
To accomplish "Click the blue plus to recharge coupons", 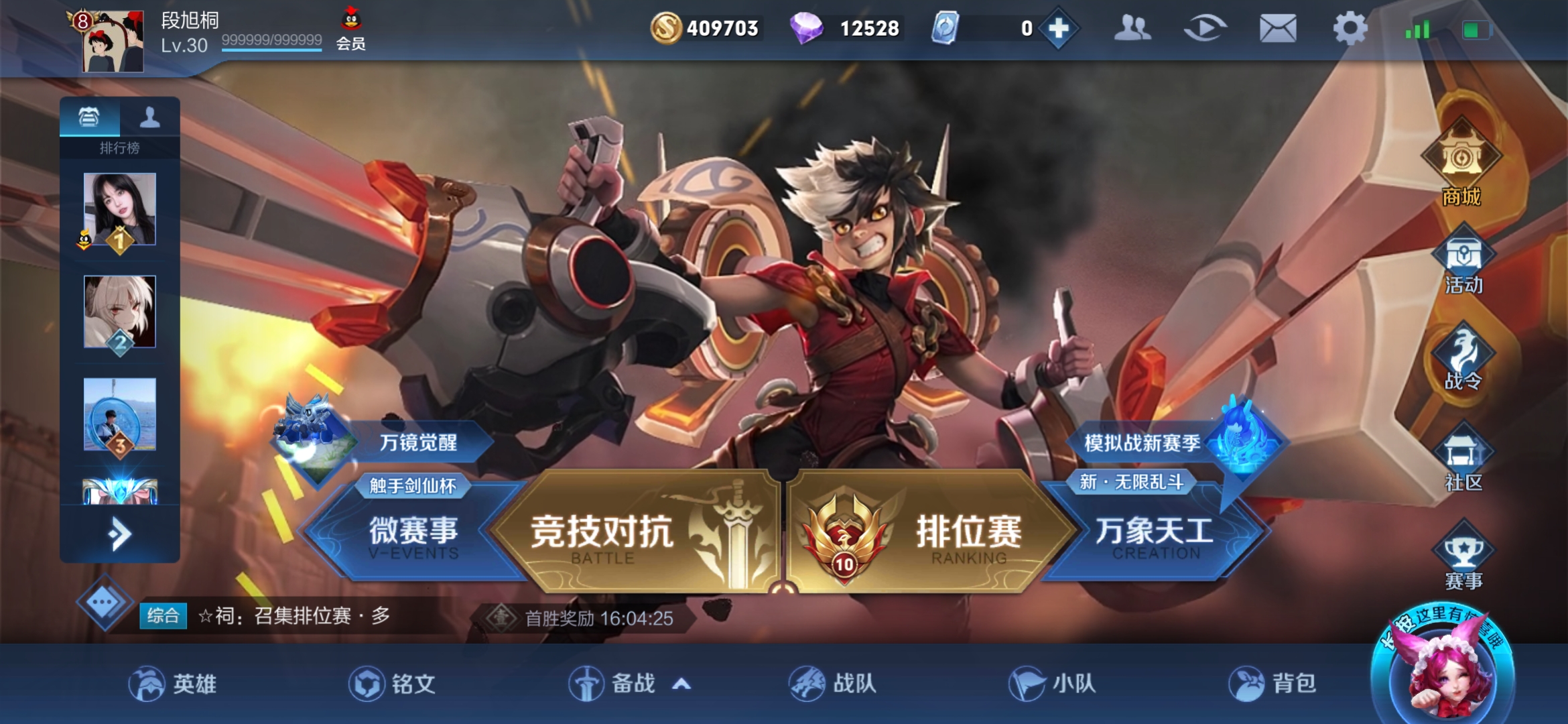I will pyautogui.click(x=1057, y=28).
